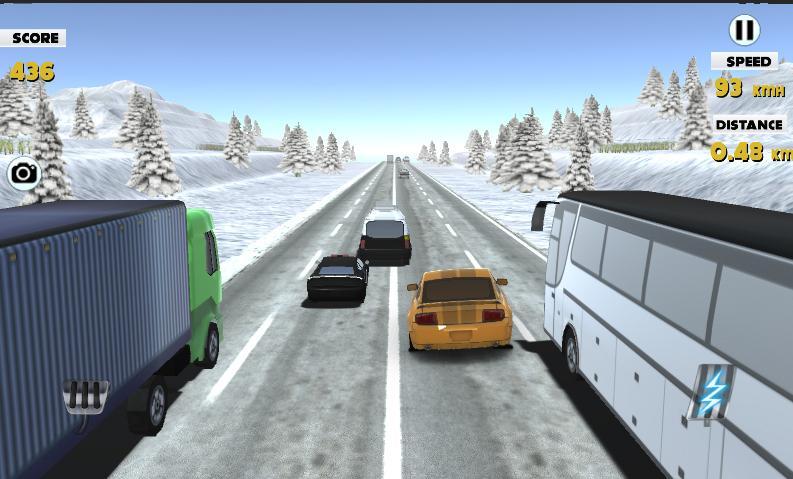Hit the brake pedal
This screenshot has height=479, width=793.
pos(86,395)
